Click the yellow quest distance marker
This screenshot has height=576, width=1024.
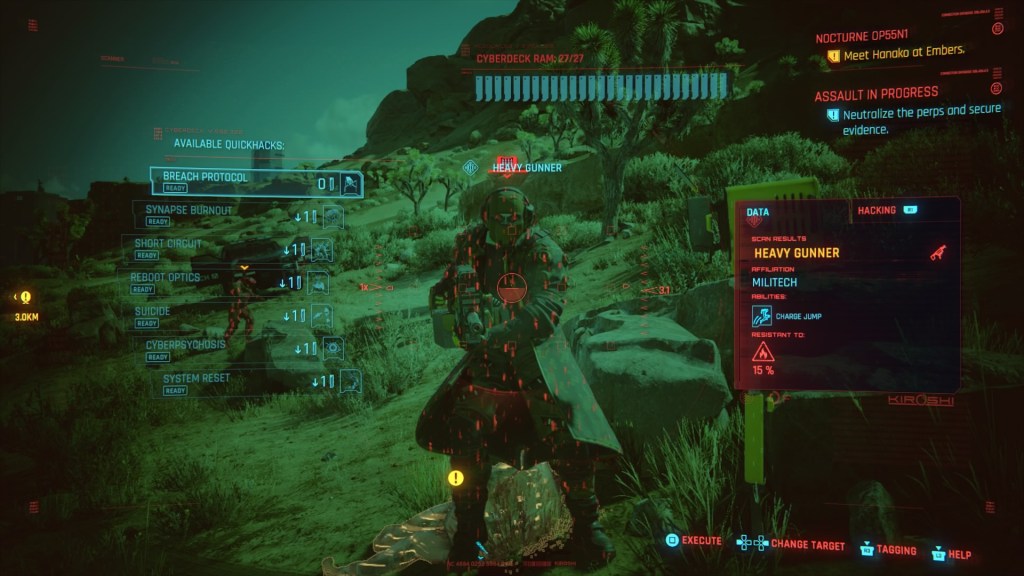(x=25, y=298)
